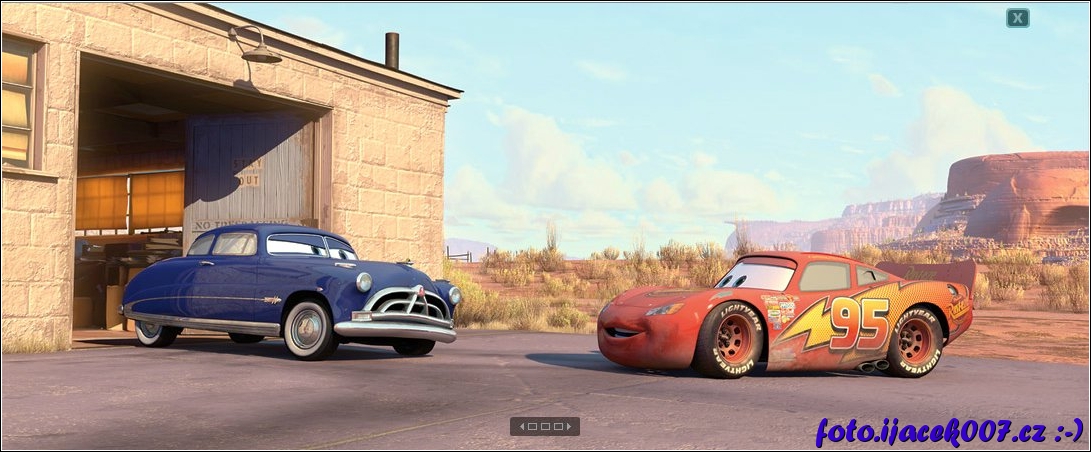Advance to the next image with the right arrow
Viewport: 1091px width, 452px height.
pos(571,426)
